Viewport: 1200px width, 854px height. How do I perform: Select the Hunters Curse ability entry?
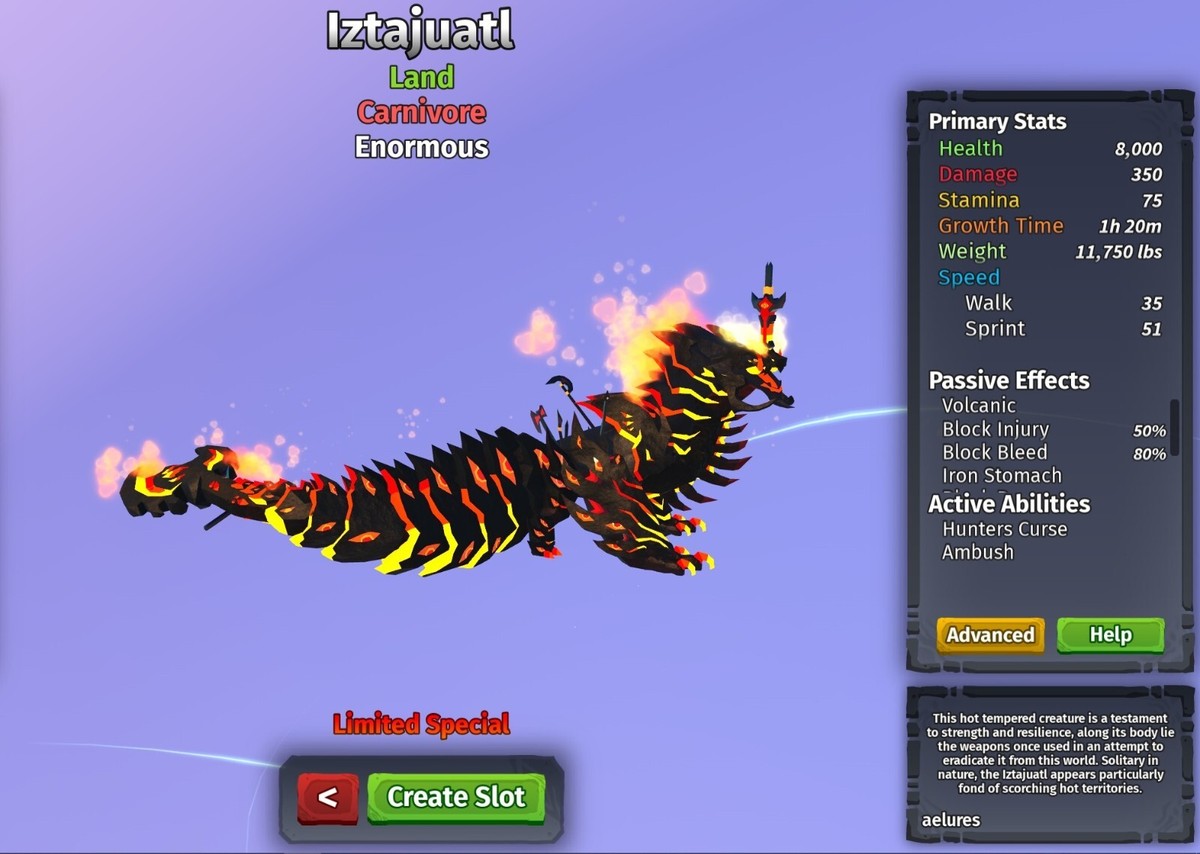[x=1004, y=529]
